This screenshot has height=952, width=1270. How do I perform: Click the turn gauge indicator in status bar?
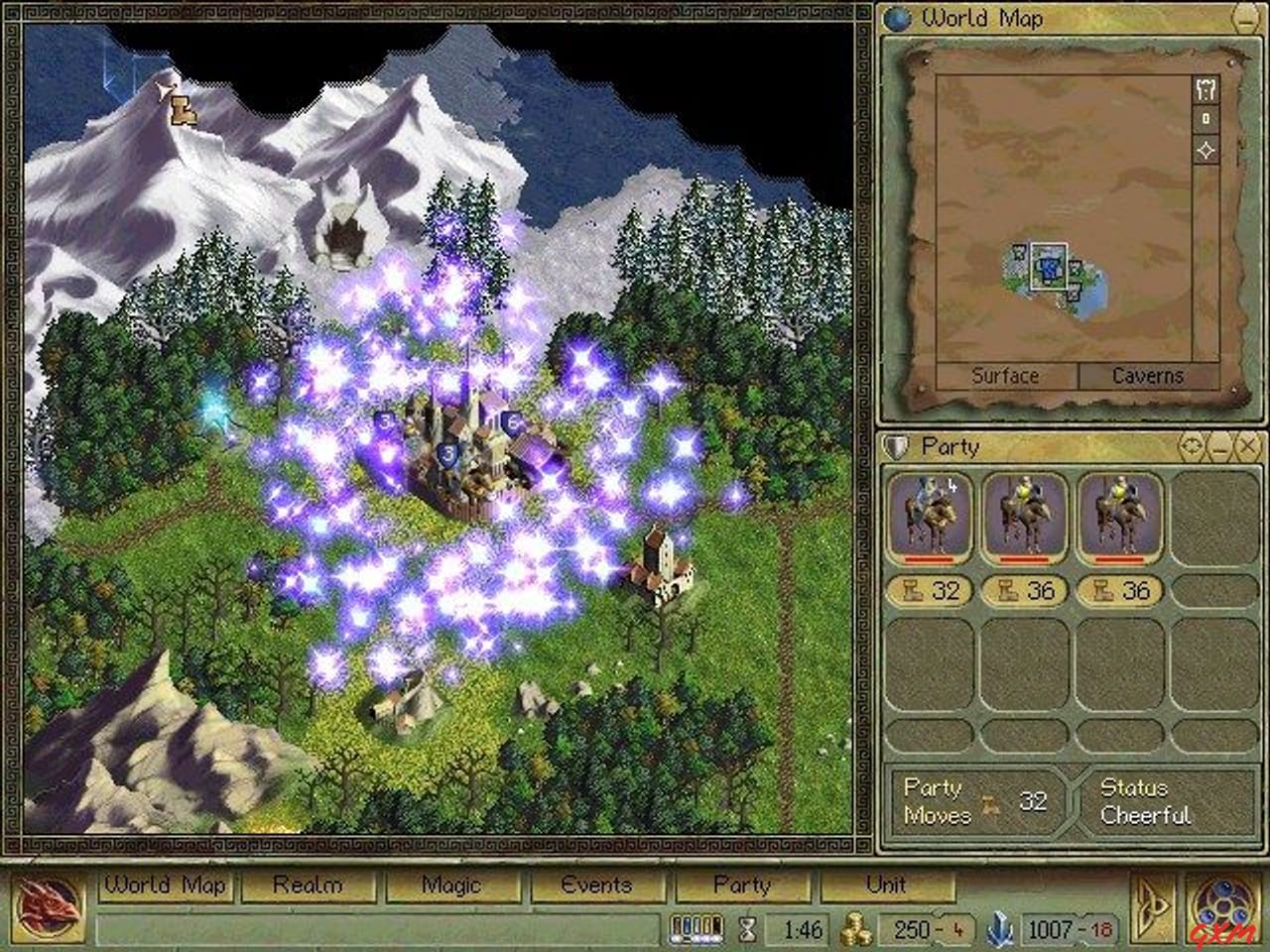[697, 930]
